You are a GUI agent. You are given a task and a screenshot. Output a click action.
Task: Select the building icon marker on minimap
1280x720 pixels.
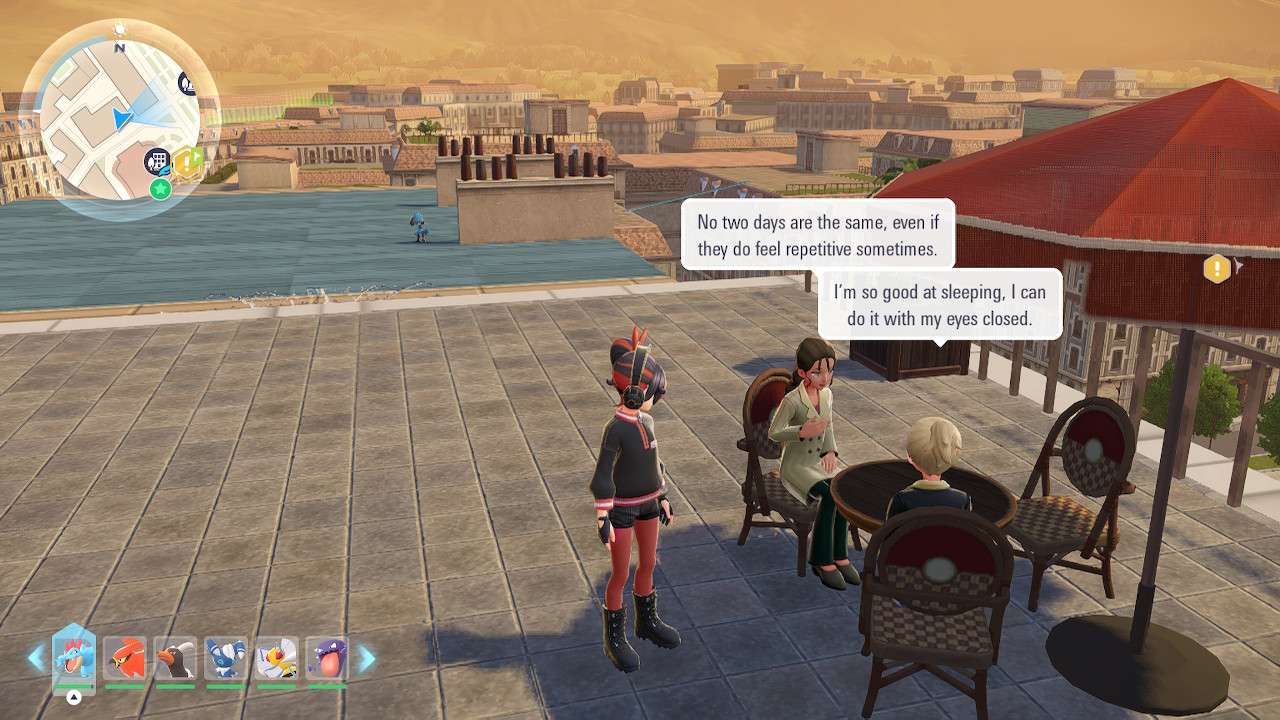(x=157, y=161)
